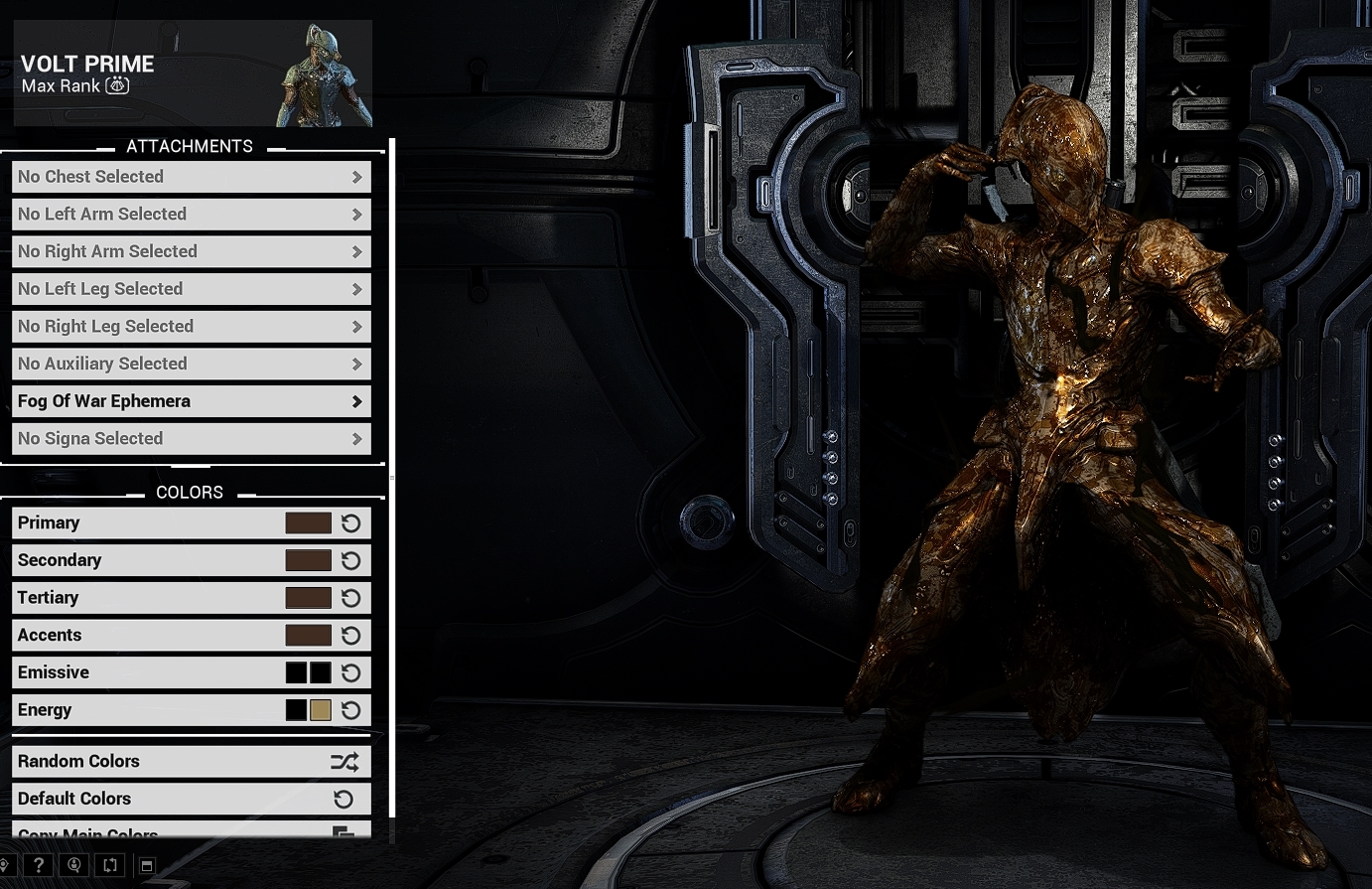The width and height of the screenshot is (1372, 889).
Task: Choose the No Left Arm Selected row
Action: (x=191, y=215)
